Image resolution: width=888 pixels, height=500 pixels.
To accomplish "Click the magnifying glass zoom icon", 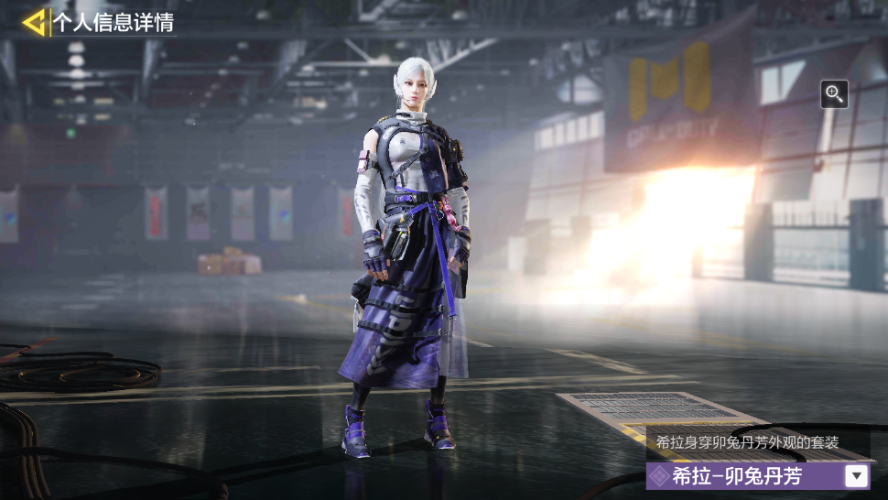I will pyautogui.click(x=834, y=94).
